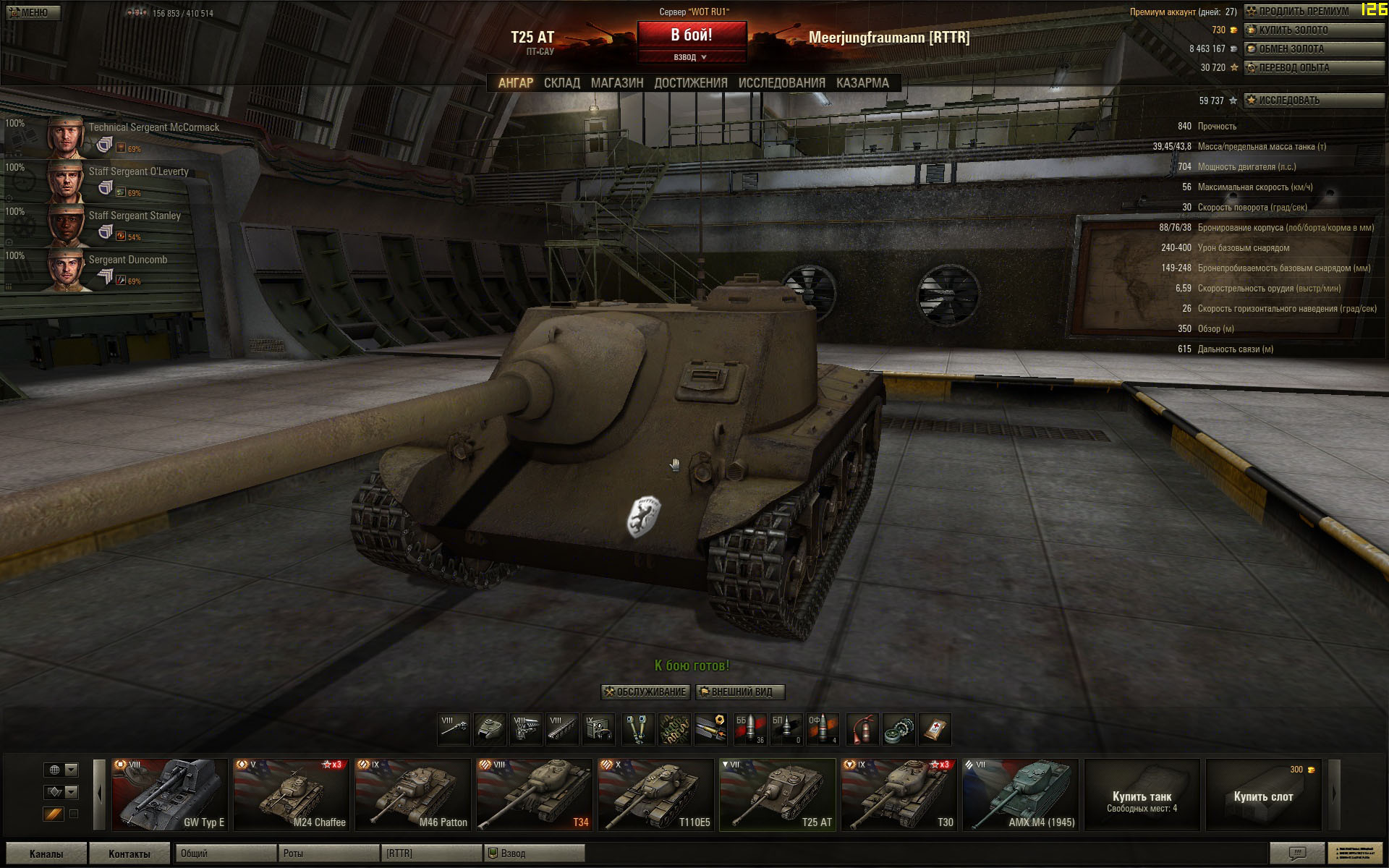
Task: Go to the ДОСТИЖЕНИЯ tab
Action: pyautogui.click(x=690, y=83)
